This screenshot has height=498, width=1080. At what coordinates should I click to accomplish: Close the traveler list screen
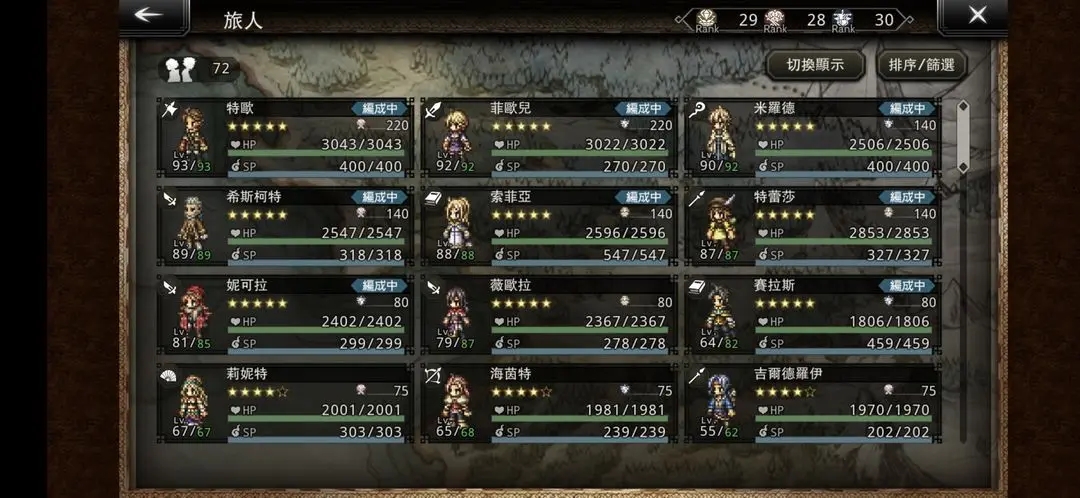[977, 15]
